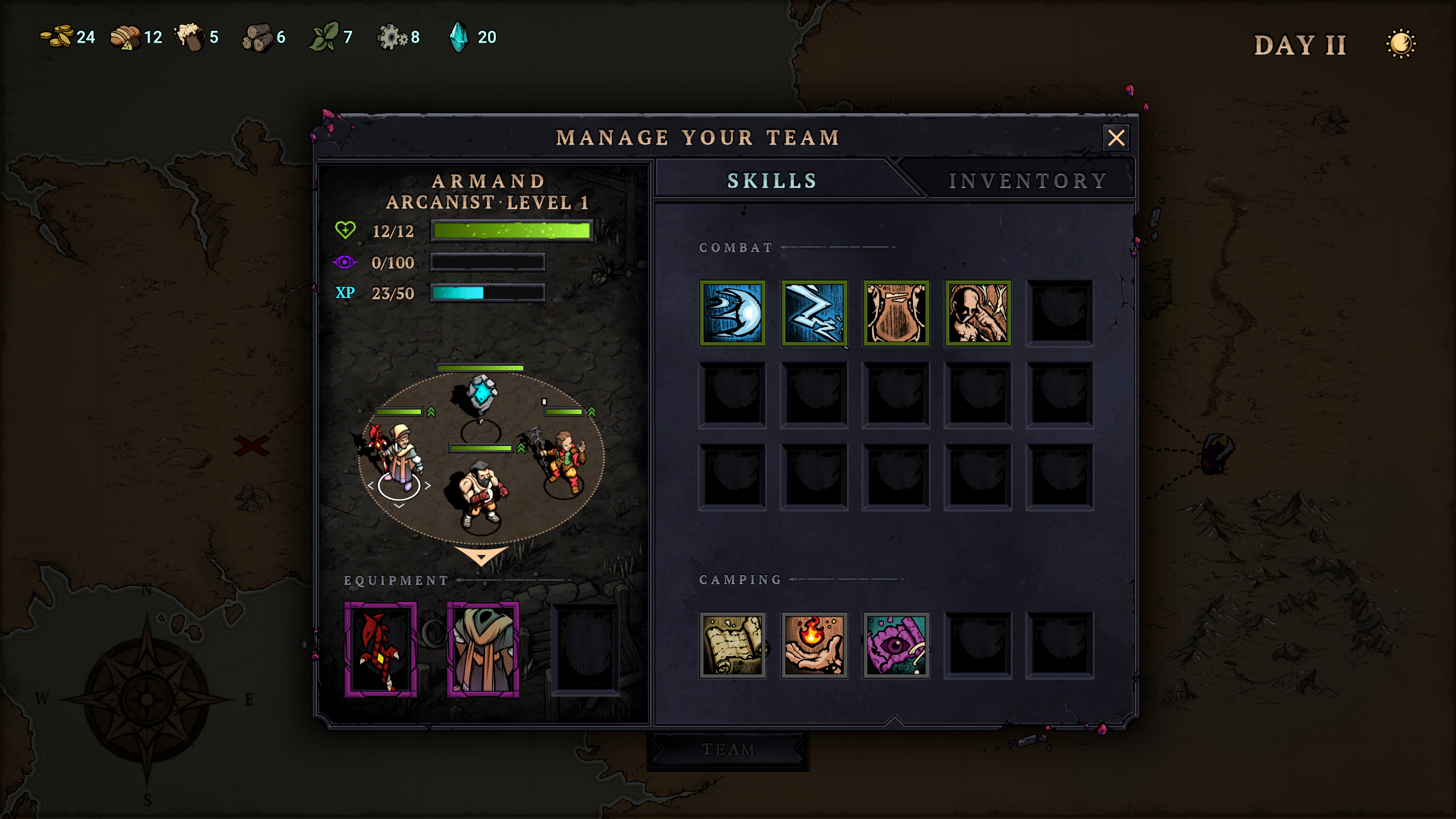Click the red dragon staff equipment slot

point(379,648)
